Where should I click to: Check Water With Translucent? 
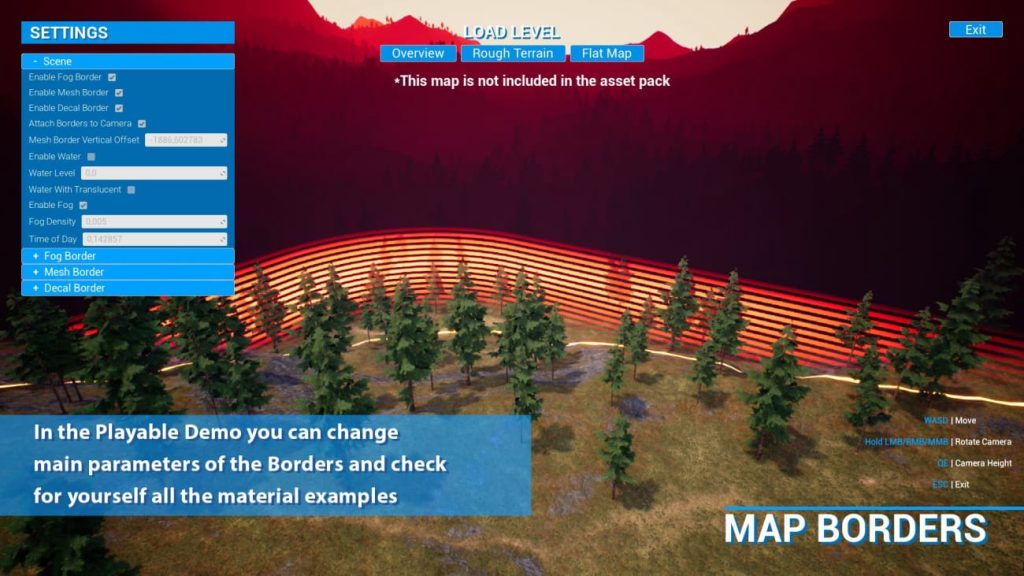pos(131,189)
